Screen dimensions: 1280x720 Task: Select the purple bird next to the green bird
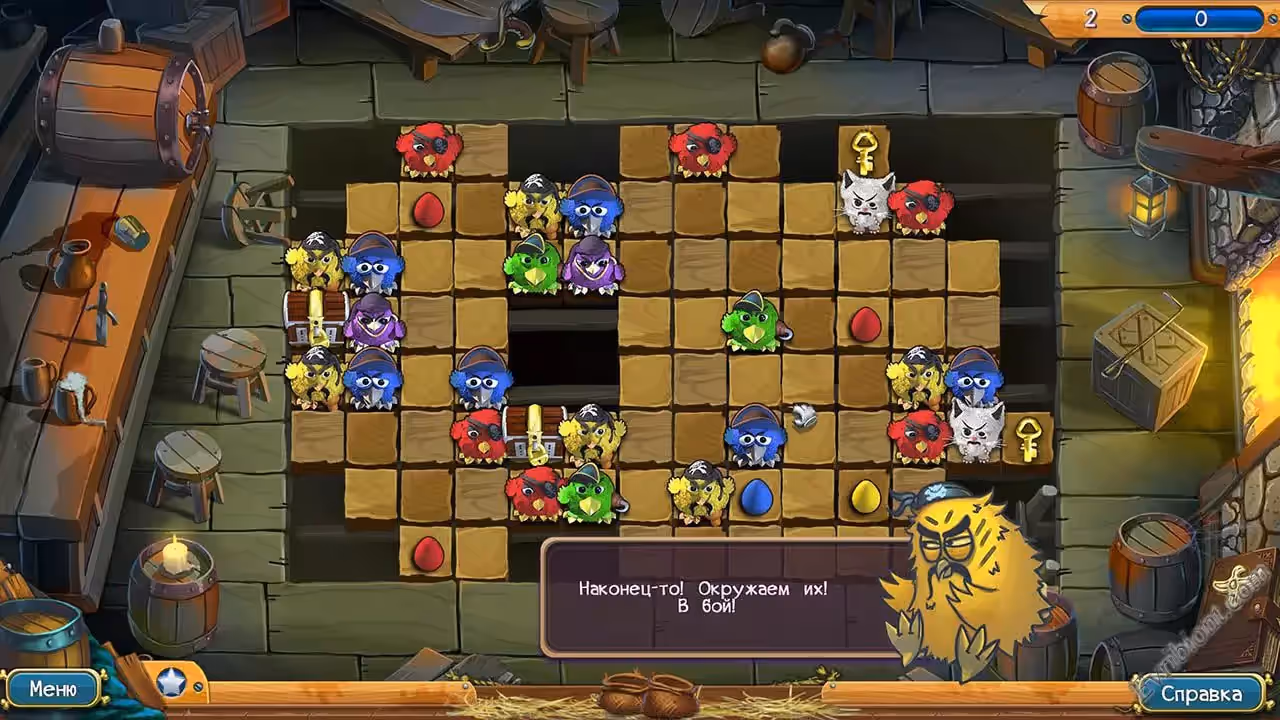pos(592,264)
